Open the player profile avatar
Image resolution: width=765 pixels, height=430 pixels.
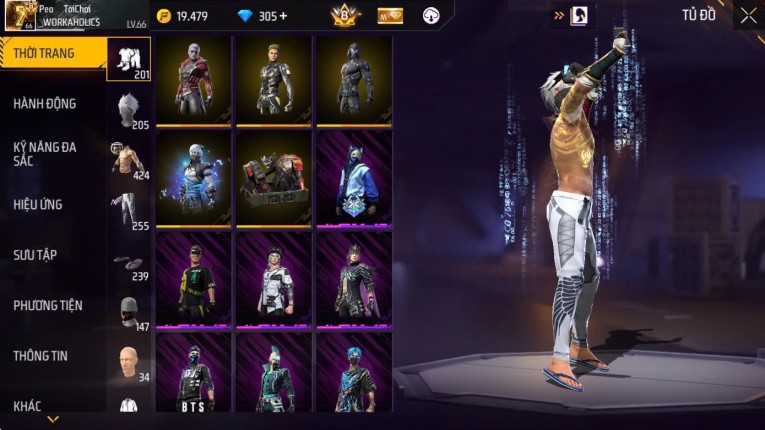pos(20,15)
